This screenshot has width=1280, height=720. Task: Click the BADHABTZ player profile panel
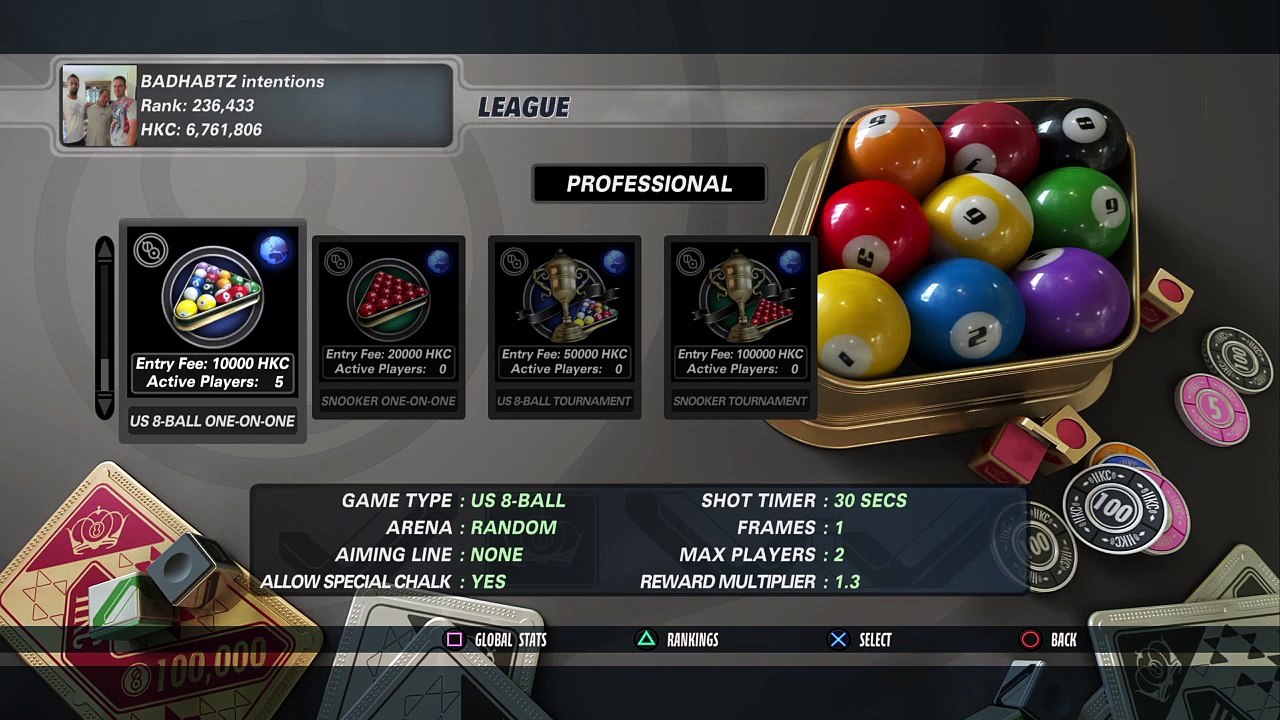point(257,106)
